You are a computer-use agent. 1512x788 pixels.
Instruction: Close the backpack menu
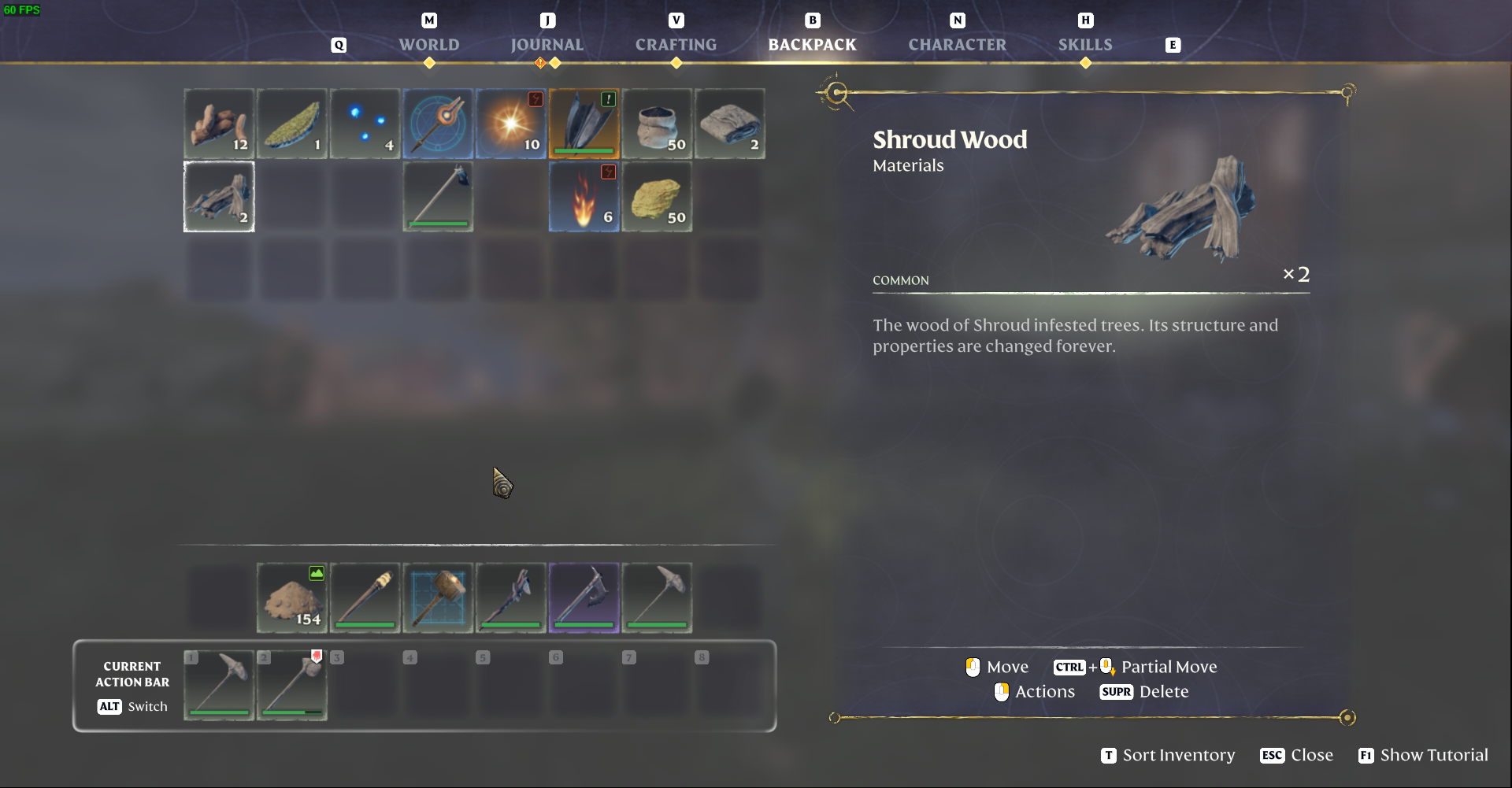(1296, 755)
